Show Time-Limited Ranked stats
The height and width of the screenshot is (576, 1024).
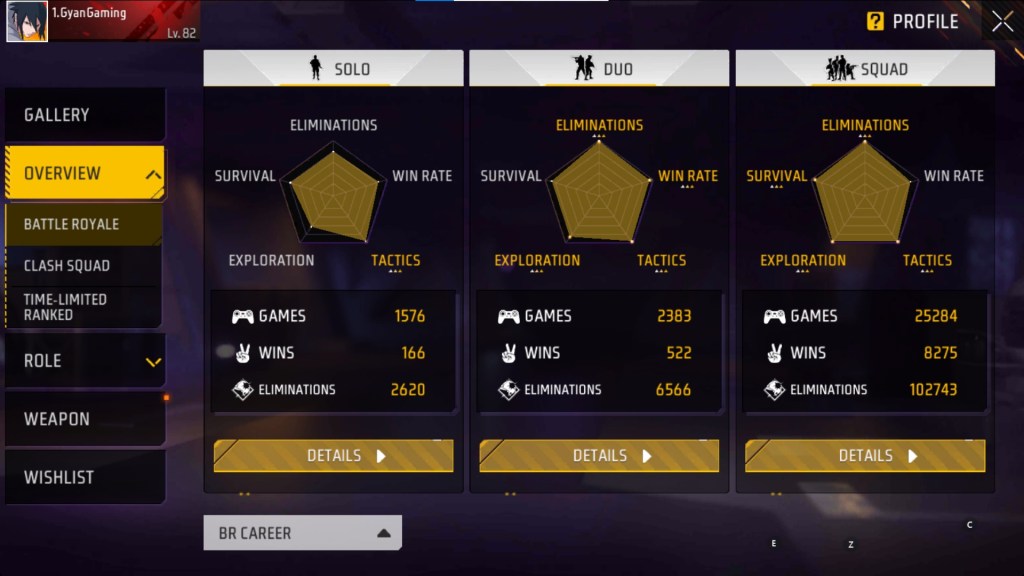[x=84, y=306]
